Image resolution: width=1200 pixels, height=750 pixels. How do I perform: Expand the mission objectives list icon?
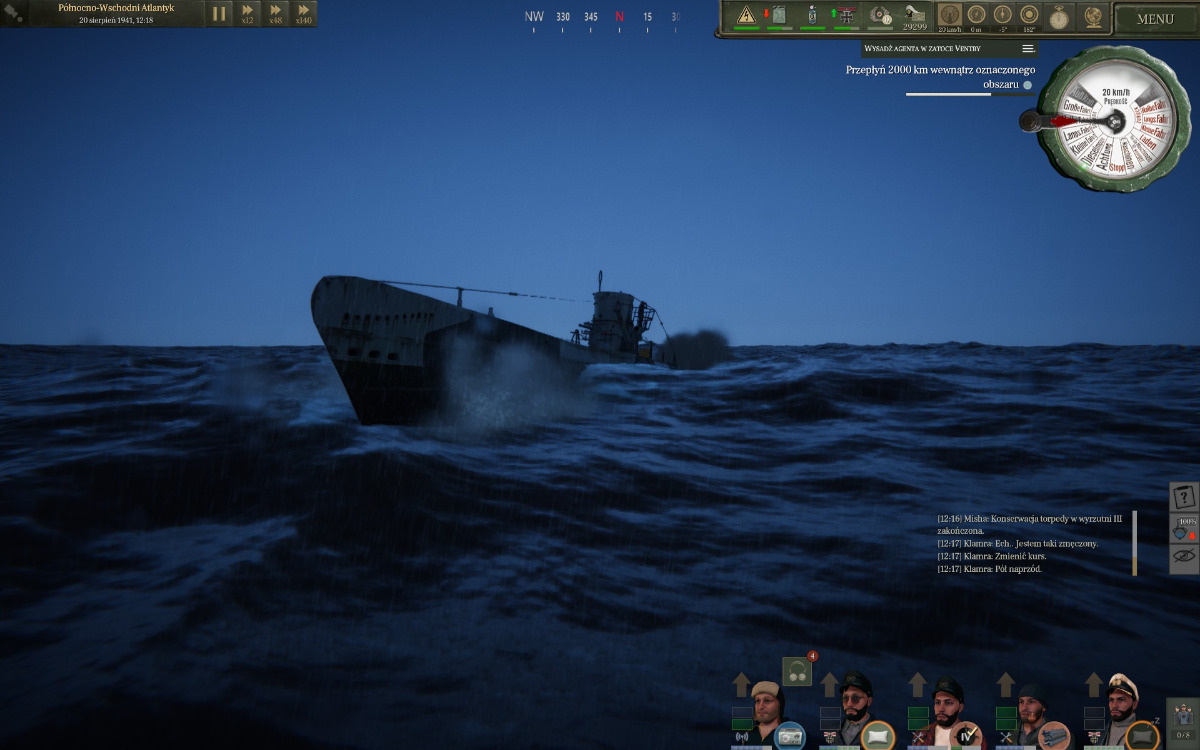1027,48
